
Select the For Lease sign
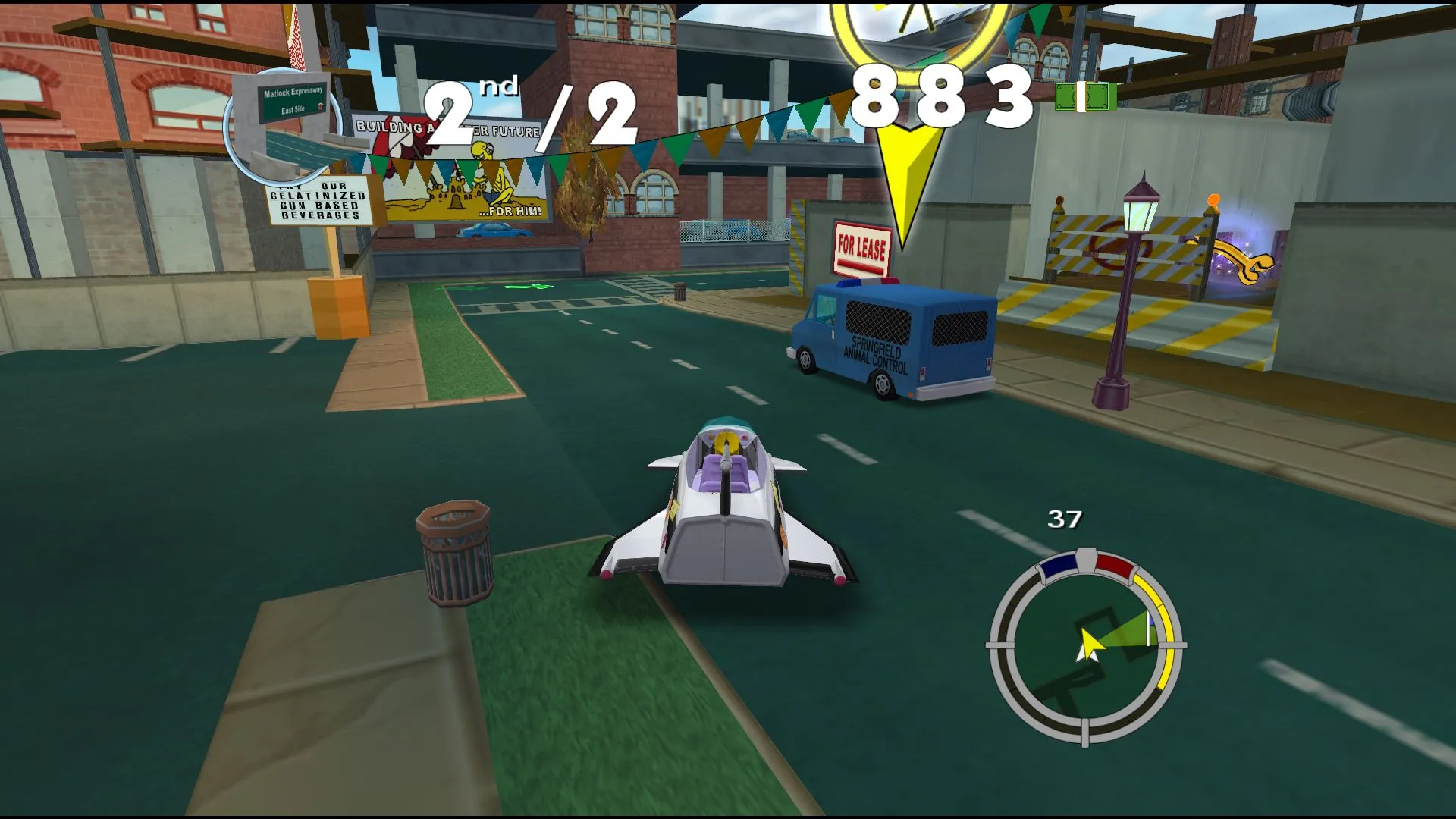(861, 245)
